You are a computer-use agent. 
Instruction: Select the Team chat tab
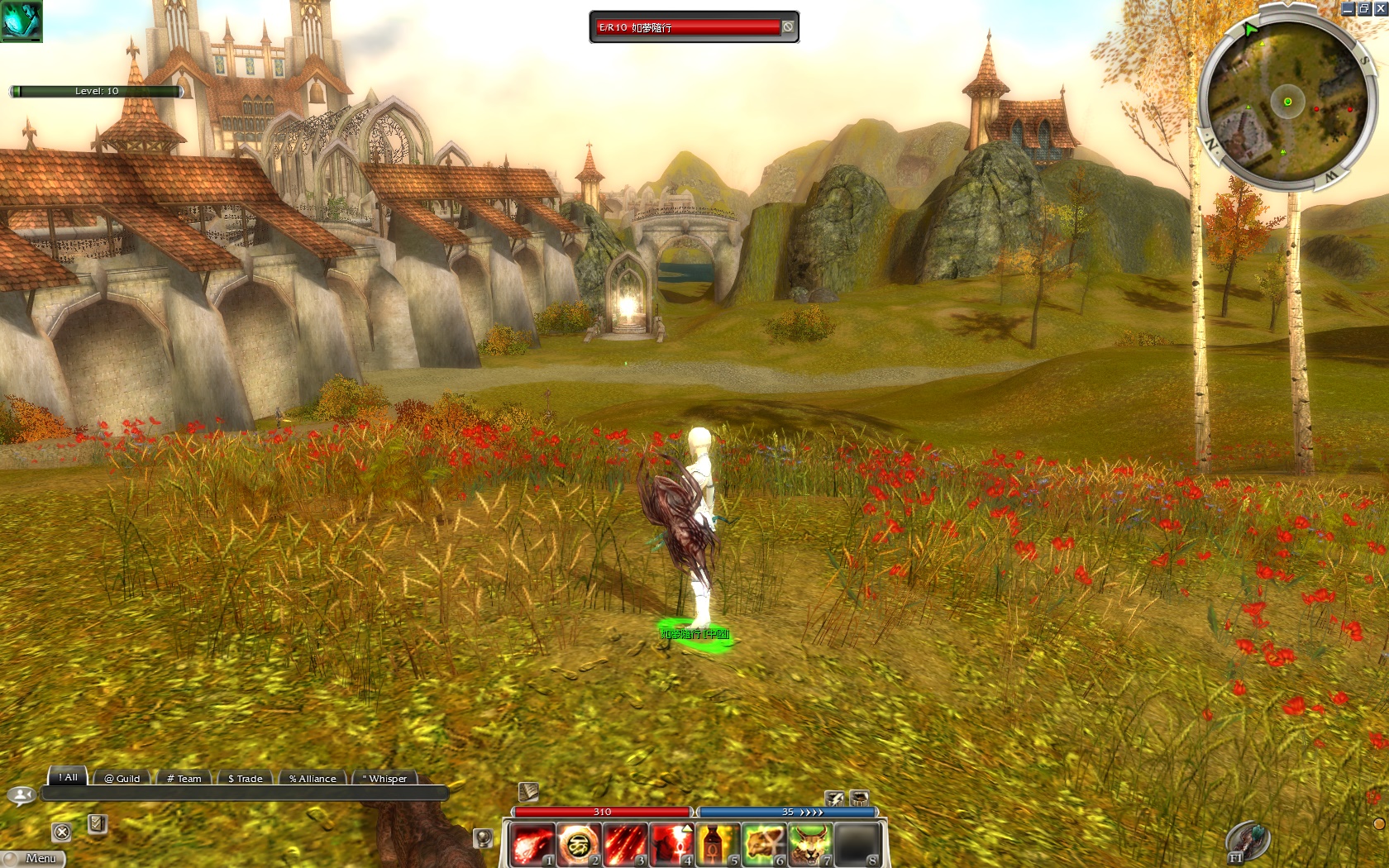pos(184,779)
